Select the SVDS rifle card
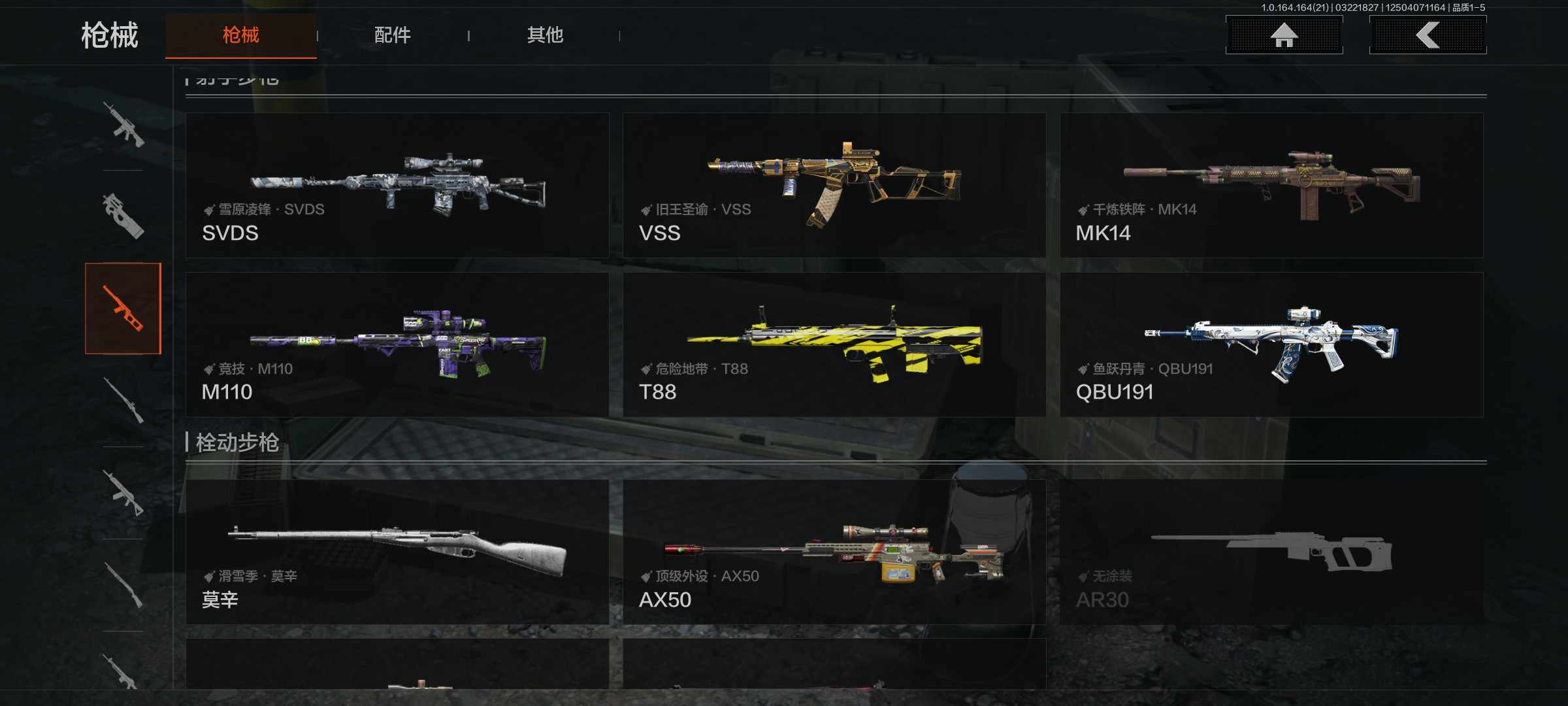Screen dimensions: 1568x706 (397, 185)
